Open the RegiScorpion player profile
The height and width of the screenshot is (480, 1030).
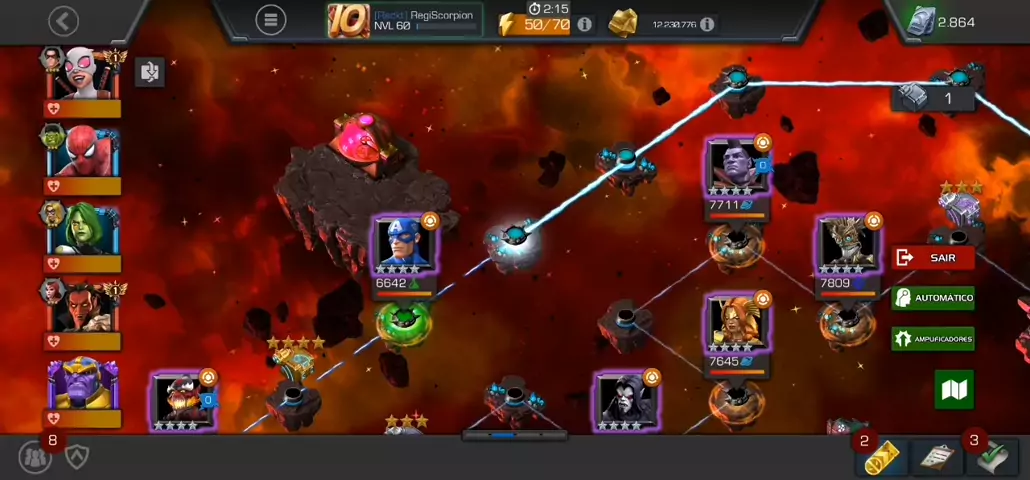tap(405, 20)
